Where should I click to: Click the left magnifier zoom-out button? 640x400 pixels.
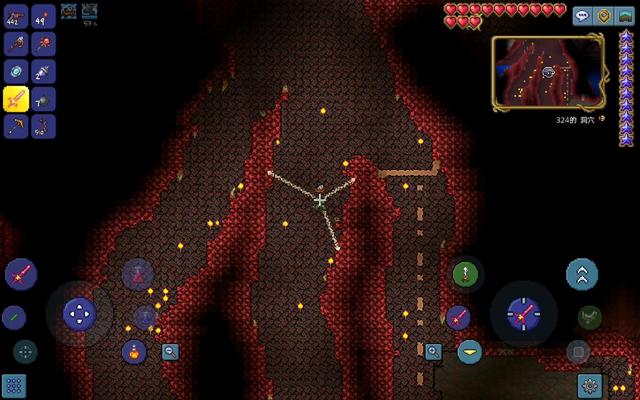(170, 351)
